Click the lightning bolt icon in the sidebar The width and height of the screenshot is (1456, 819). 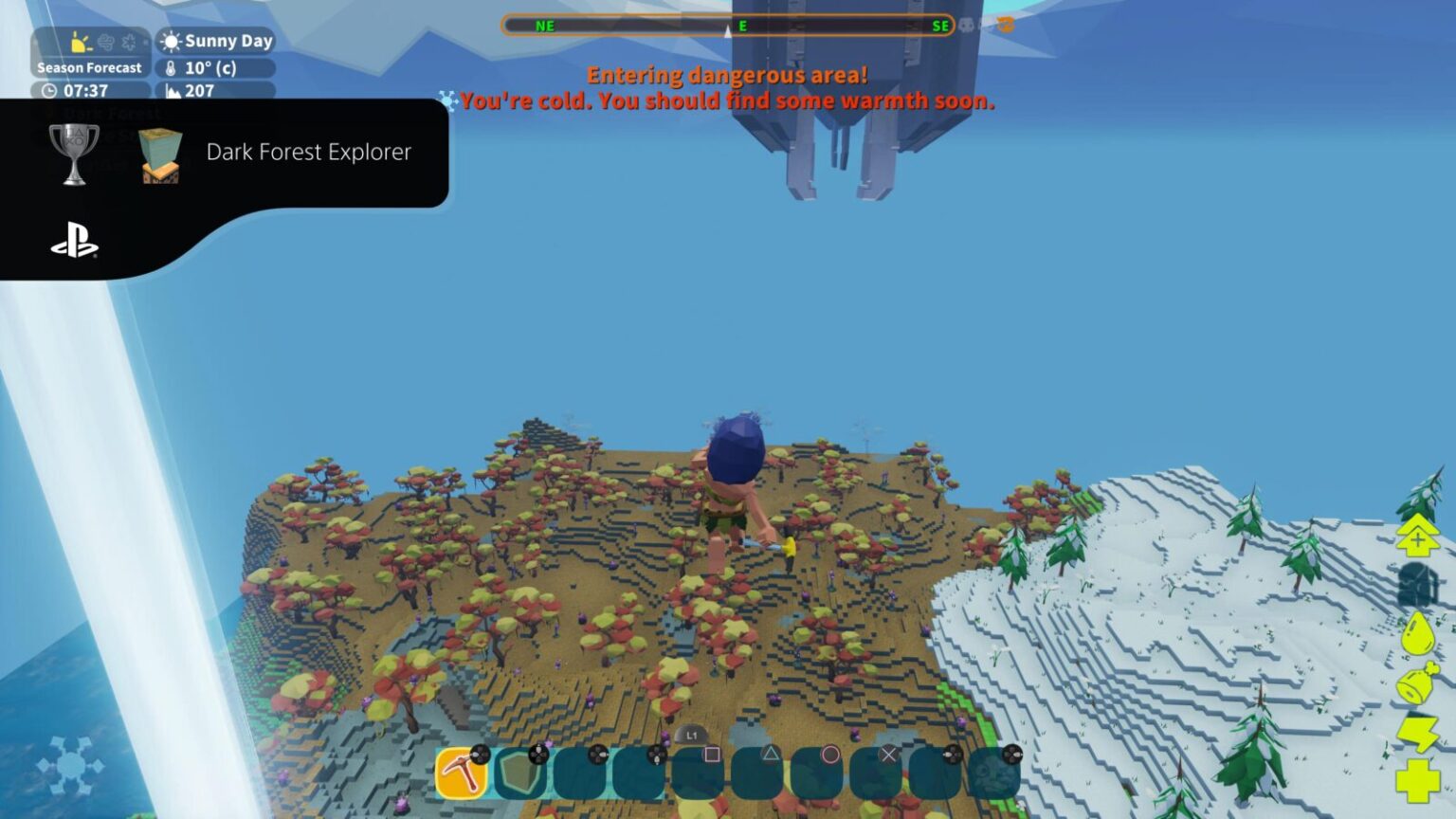click(1418, 734)
